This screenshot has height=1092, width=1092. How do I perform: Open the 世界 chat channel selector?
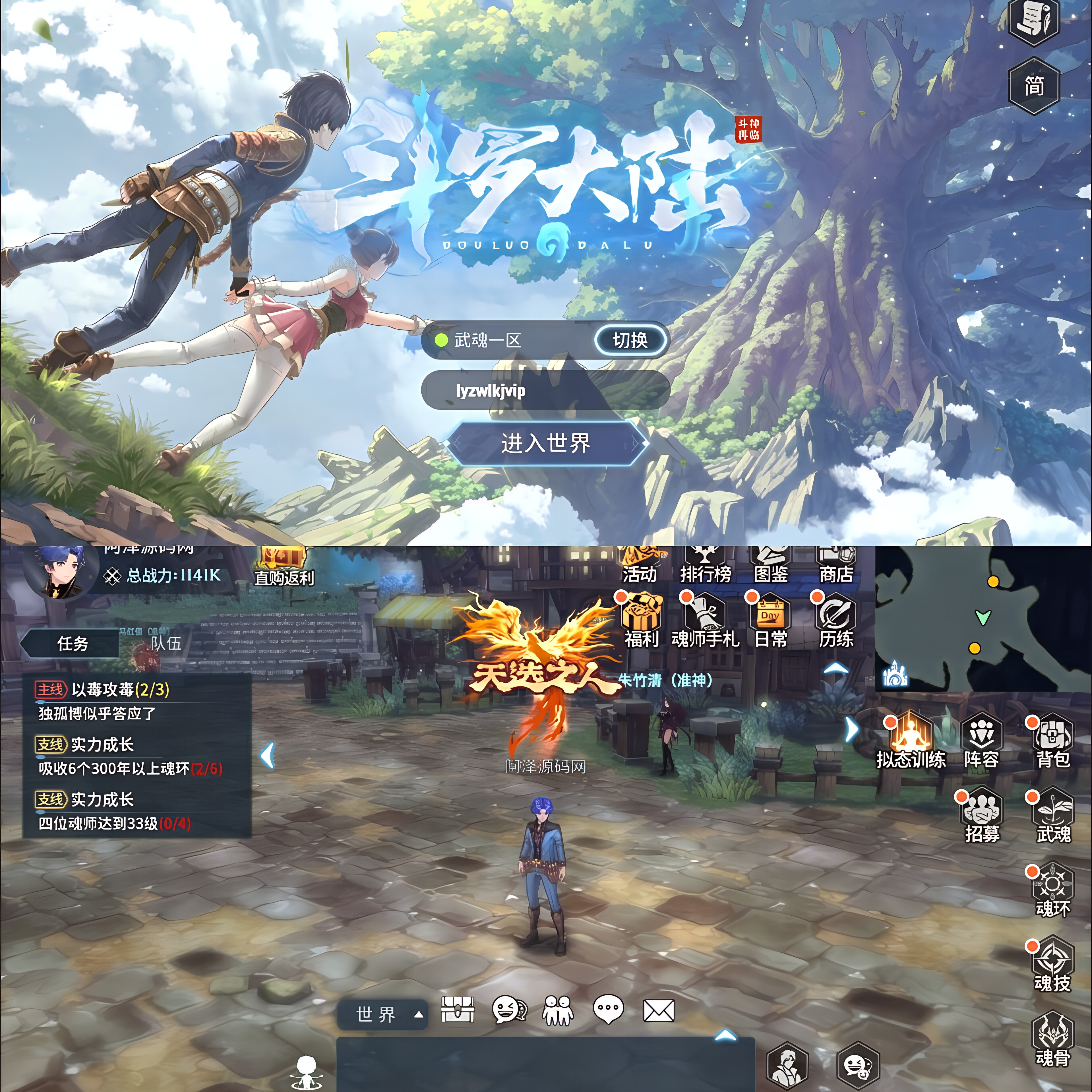[382, 1015]
